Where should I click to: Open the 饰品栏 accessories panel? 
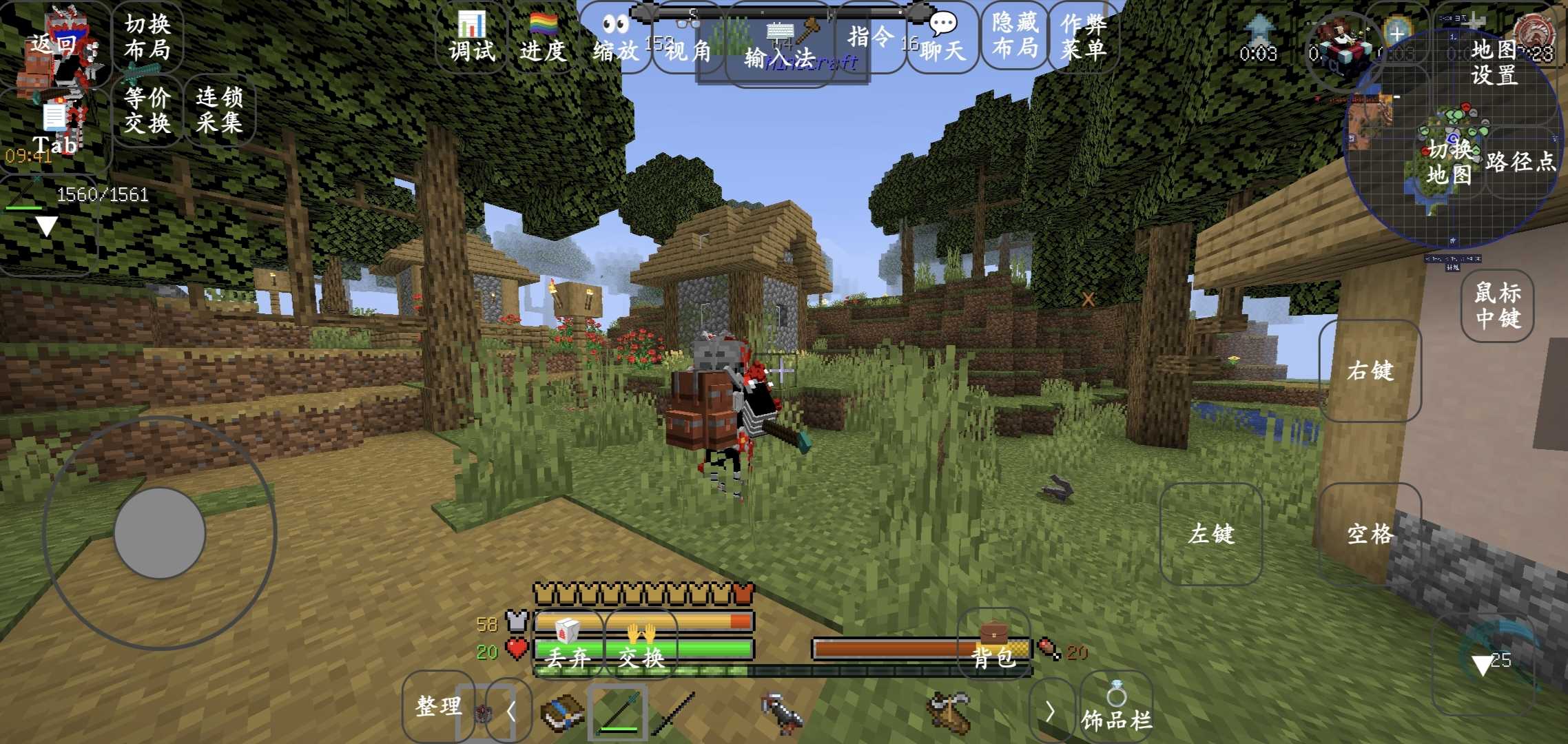1116,707
